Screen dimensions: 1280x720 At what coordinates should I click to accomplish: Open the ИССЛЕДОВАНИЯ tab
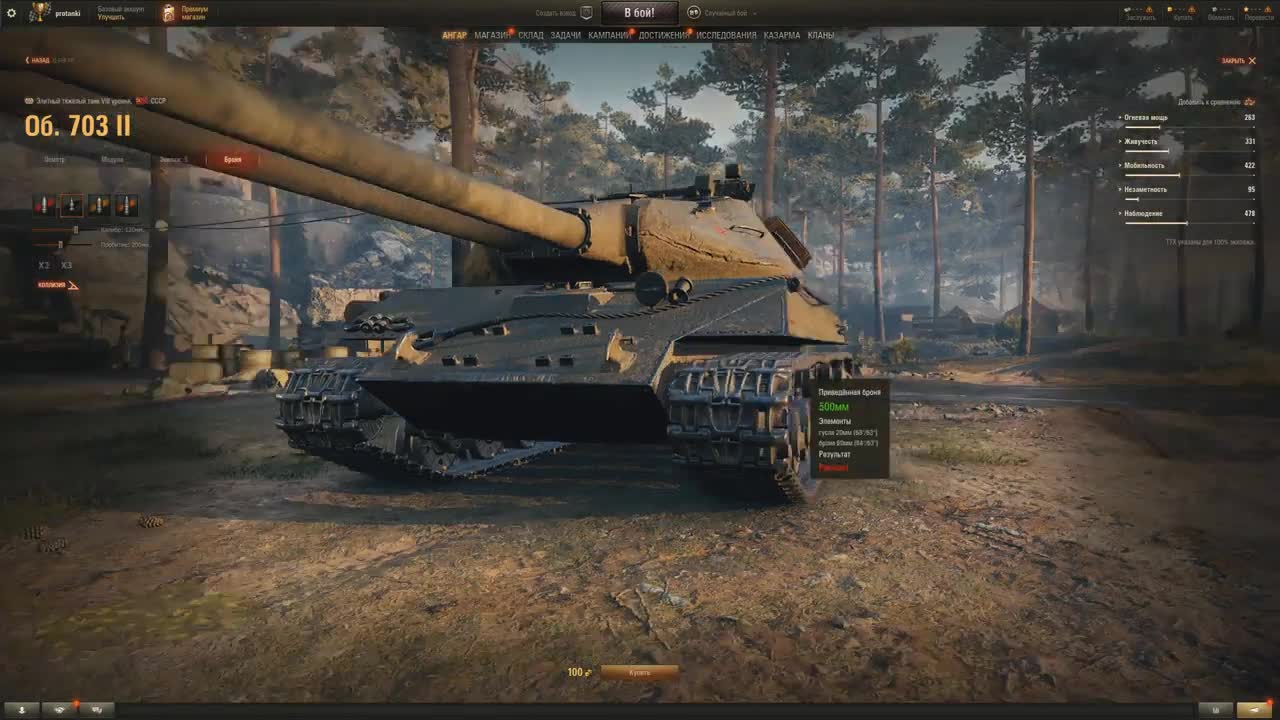click(x=726, y=36)
